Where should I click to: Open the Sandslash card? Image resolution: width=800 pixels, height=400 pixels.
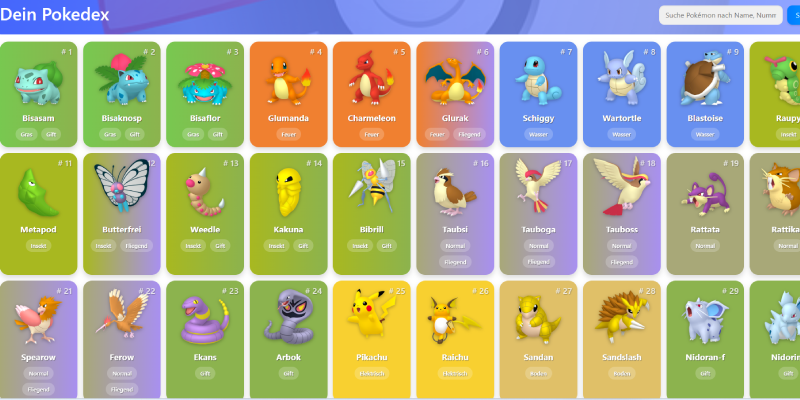[x=621, y=335]
